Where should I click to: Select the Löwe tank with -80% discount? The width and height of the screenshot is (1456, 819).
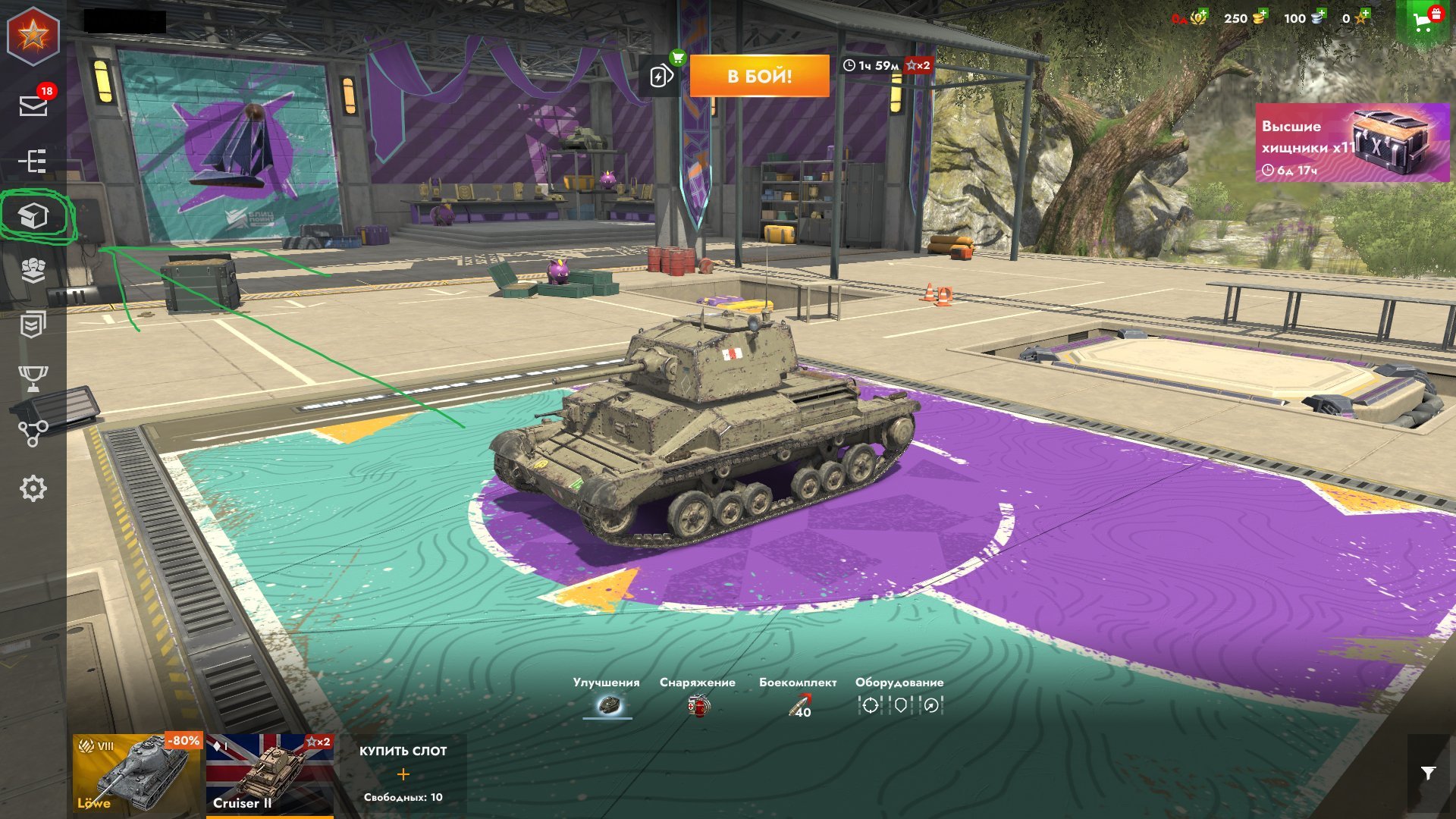(x=137, y=773)
